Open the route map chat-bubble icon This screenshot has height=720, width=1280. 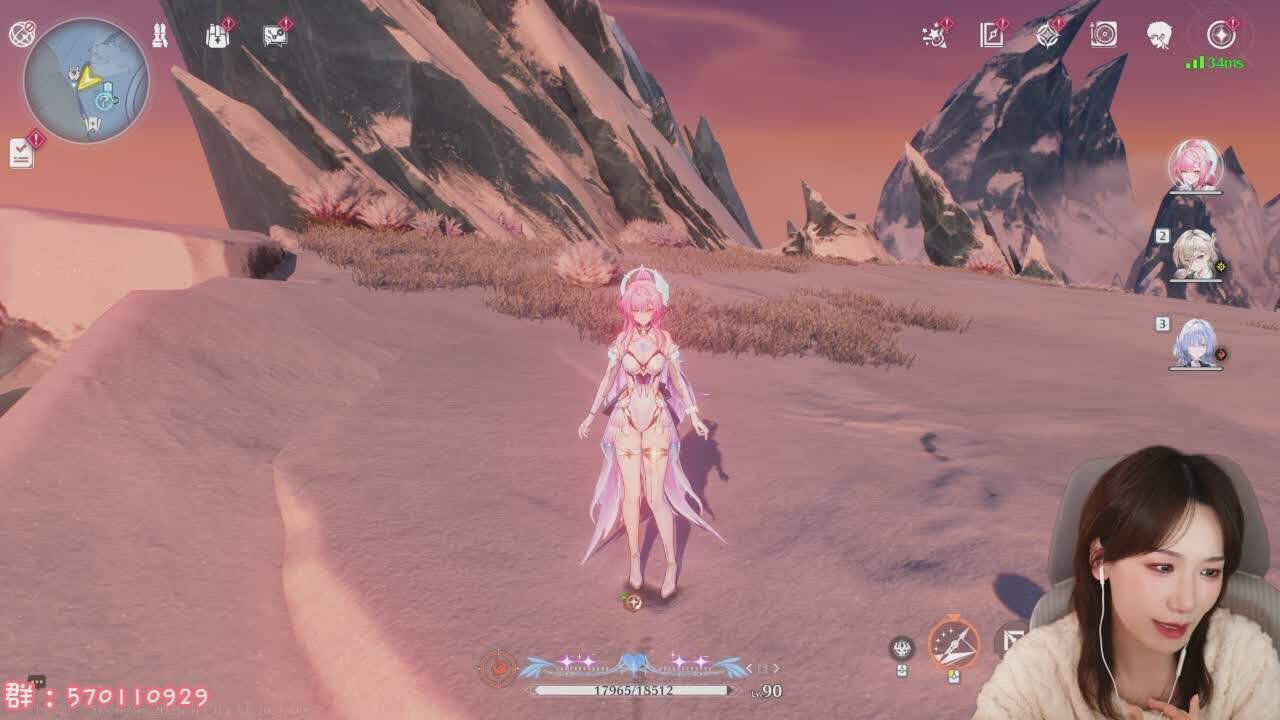[275, 36]
